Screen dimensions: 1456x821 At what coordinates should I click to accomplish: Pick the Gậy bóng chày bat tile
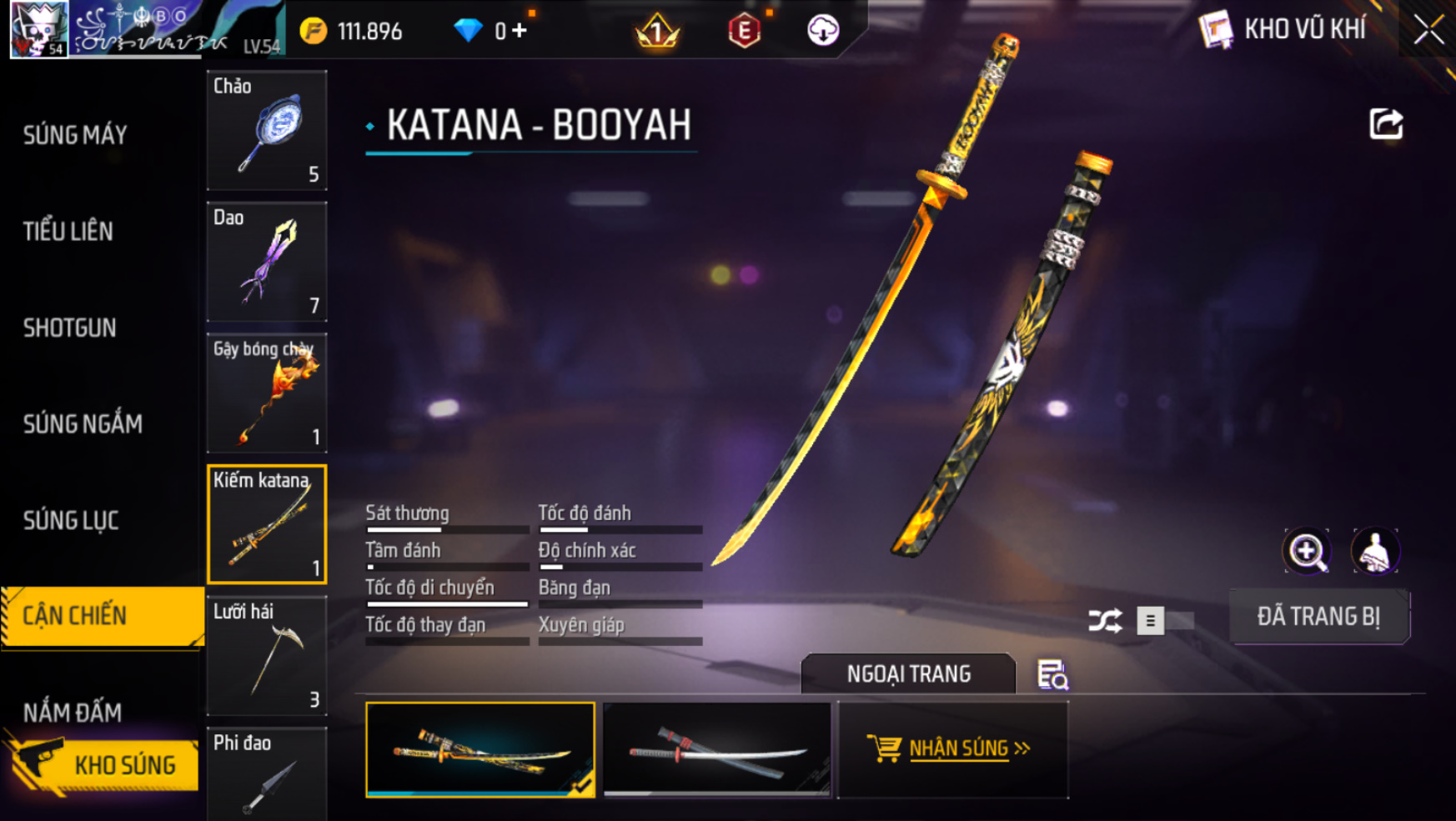[267, 393]
